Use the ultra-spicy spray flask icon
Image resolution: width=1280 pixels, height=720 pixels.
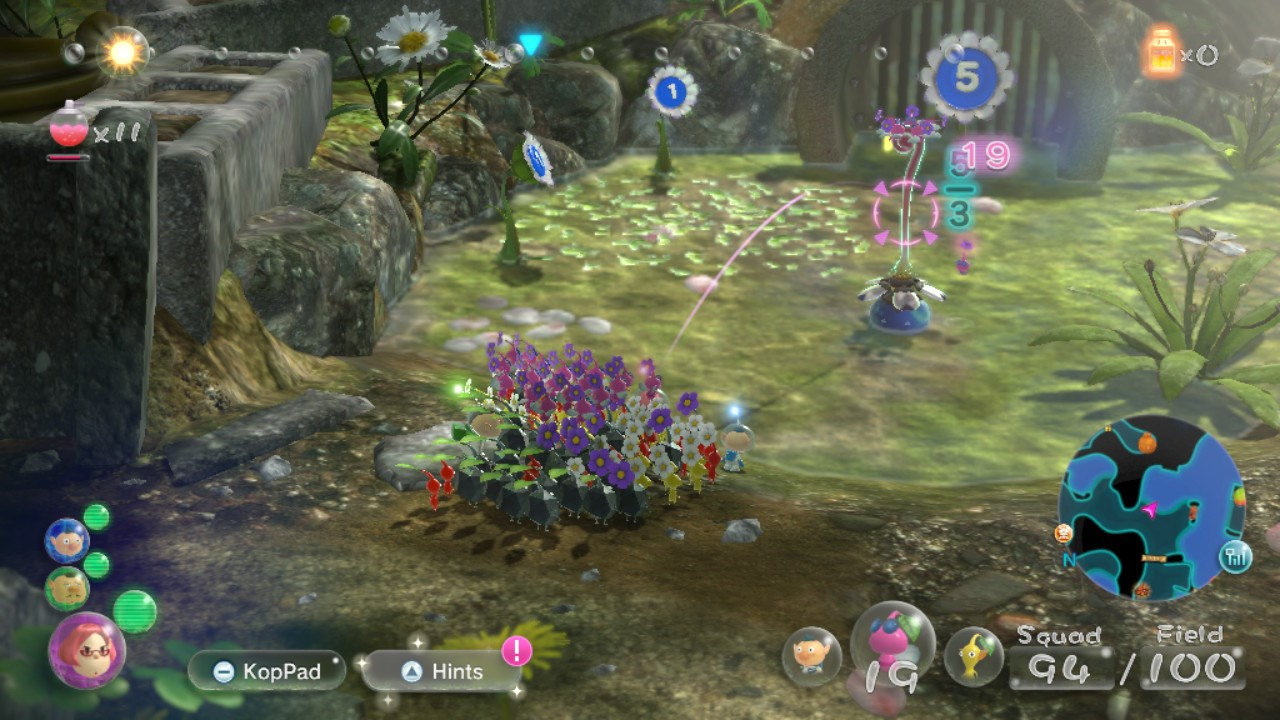[70, 127]
